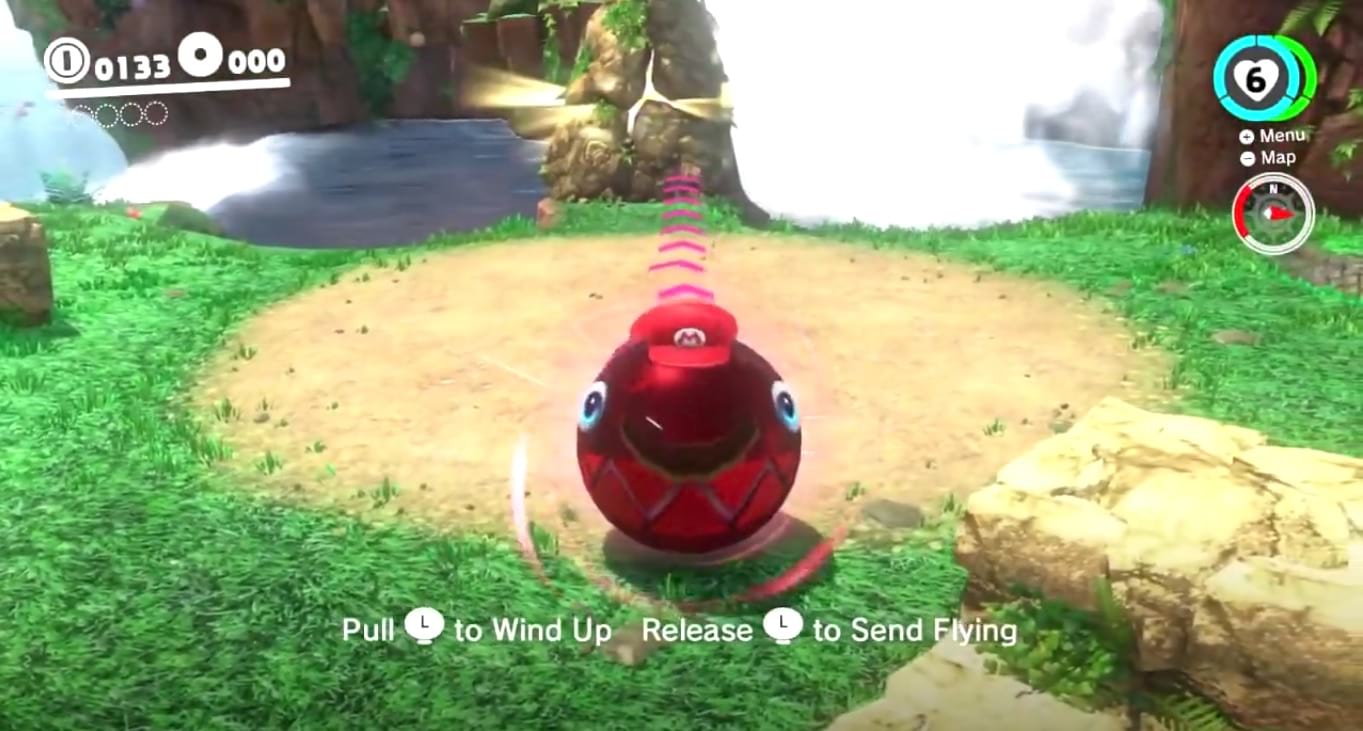Open the Map option
Viewport: 1363px width, 731px height.
point(1279,157)
